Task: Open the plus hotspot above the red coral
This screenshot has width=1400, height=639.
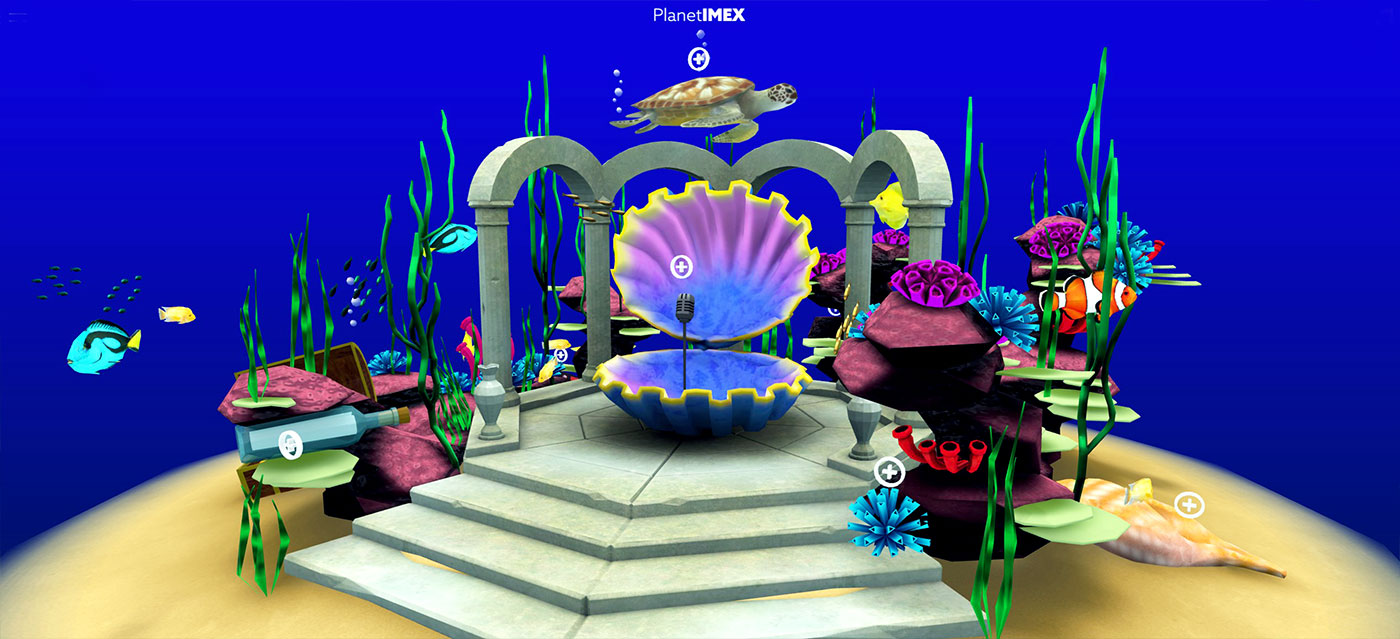Action: (x=889, y=471)
